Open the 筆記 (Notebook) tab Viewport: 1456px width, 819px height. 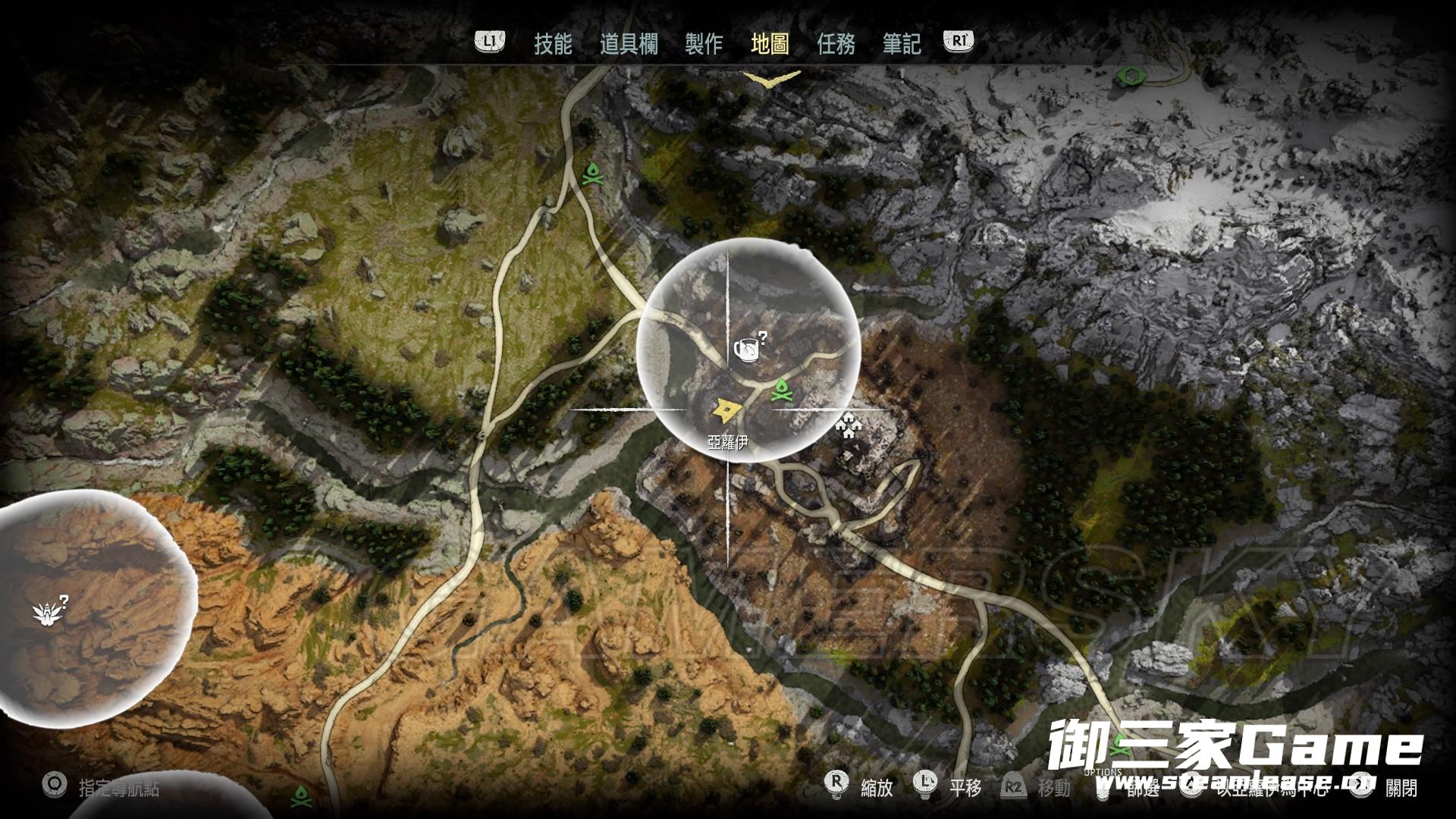coord(902,44)
